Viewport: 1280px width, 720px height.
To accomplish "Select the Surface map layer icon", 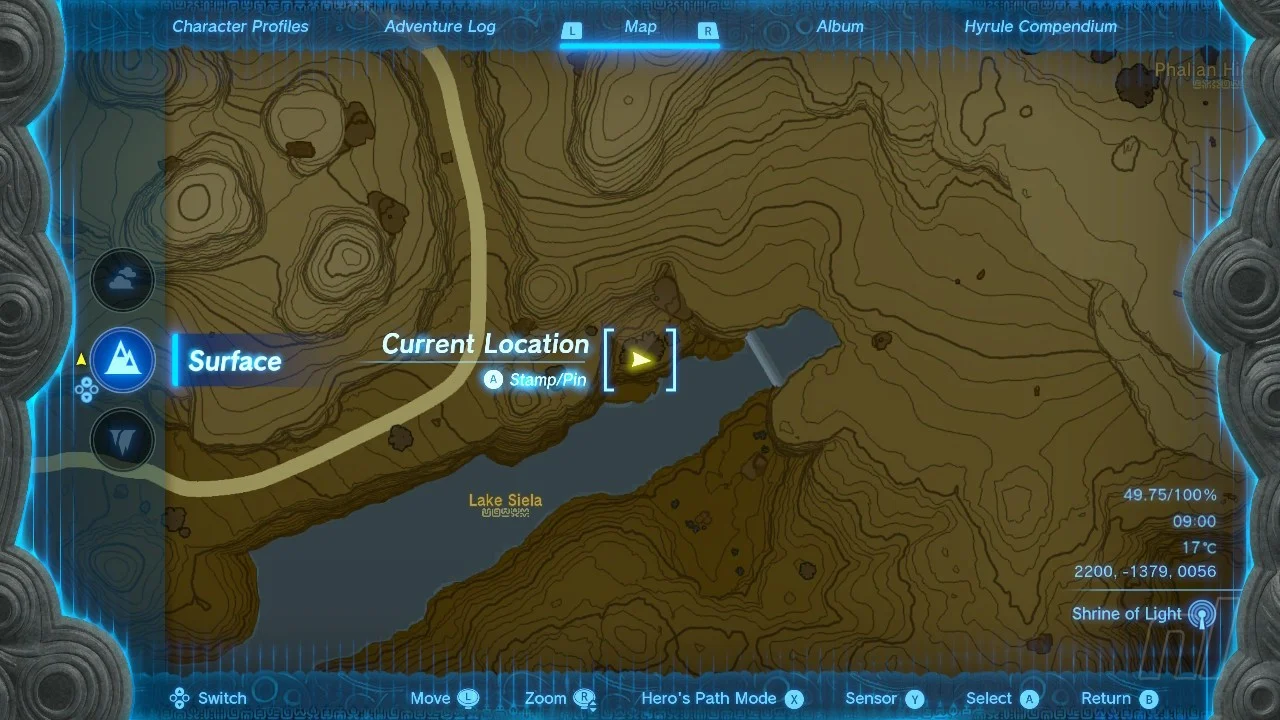I will click(x=123, y=361).
